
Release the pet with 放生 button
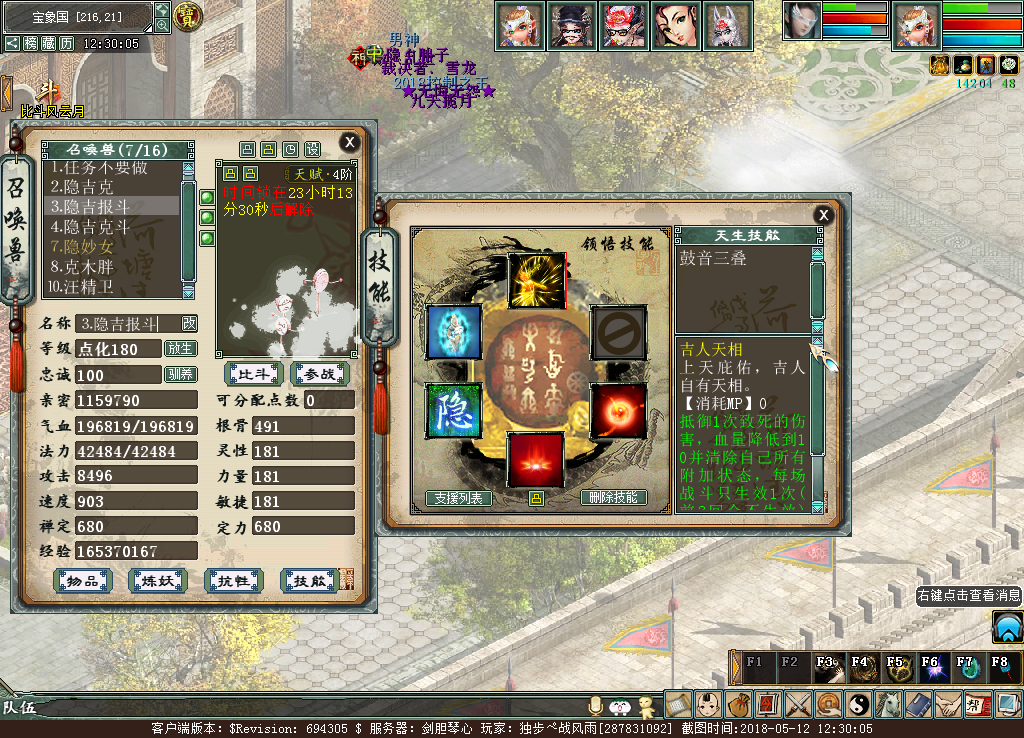click(180, 349)
